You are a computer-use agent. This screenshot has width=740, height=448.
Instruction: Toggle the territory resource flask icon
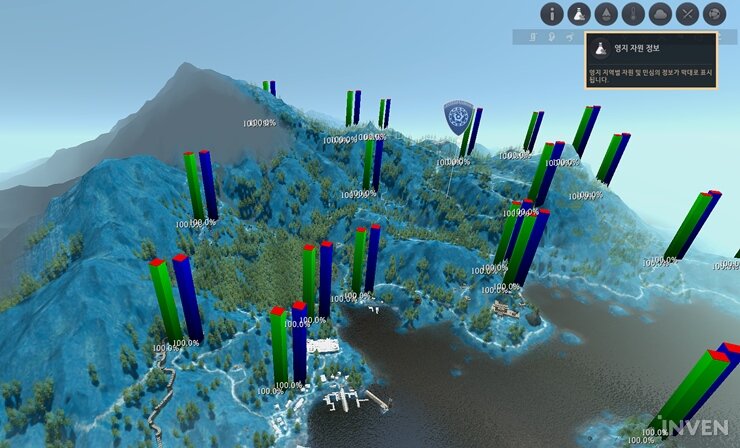[579, 14]
